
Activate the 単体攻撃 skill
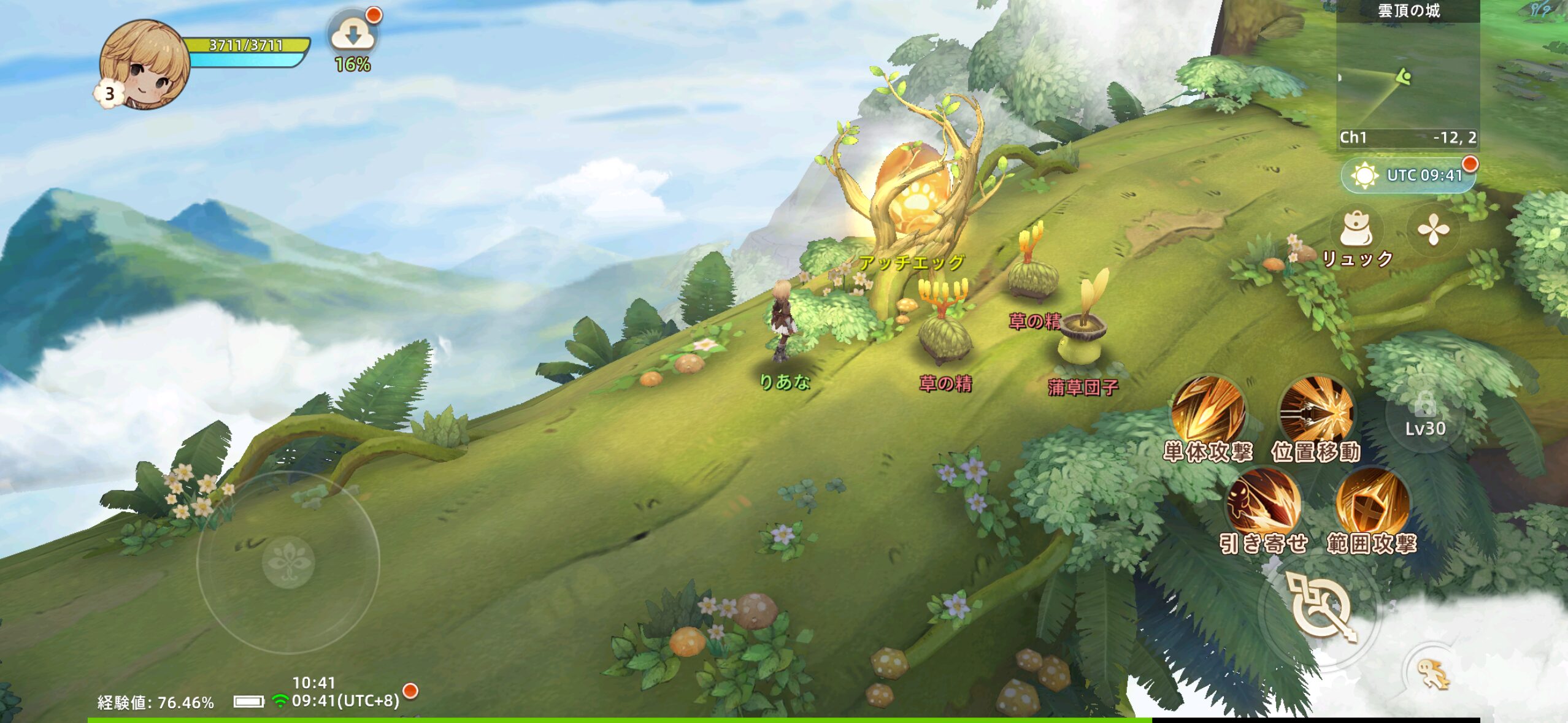tap(1207, 411)
